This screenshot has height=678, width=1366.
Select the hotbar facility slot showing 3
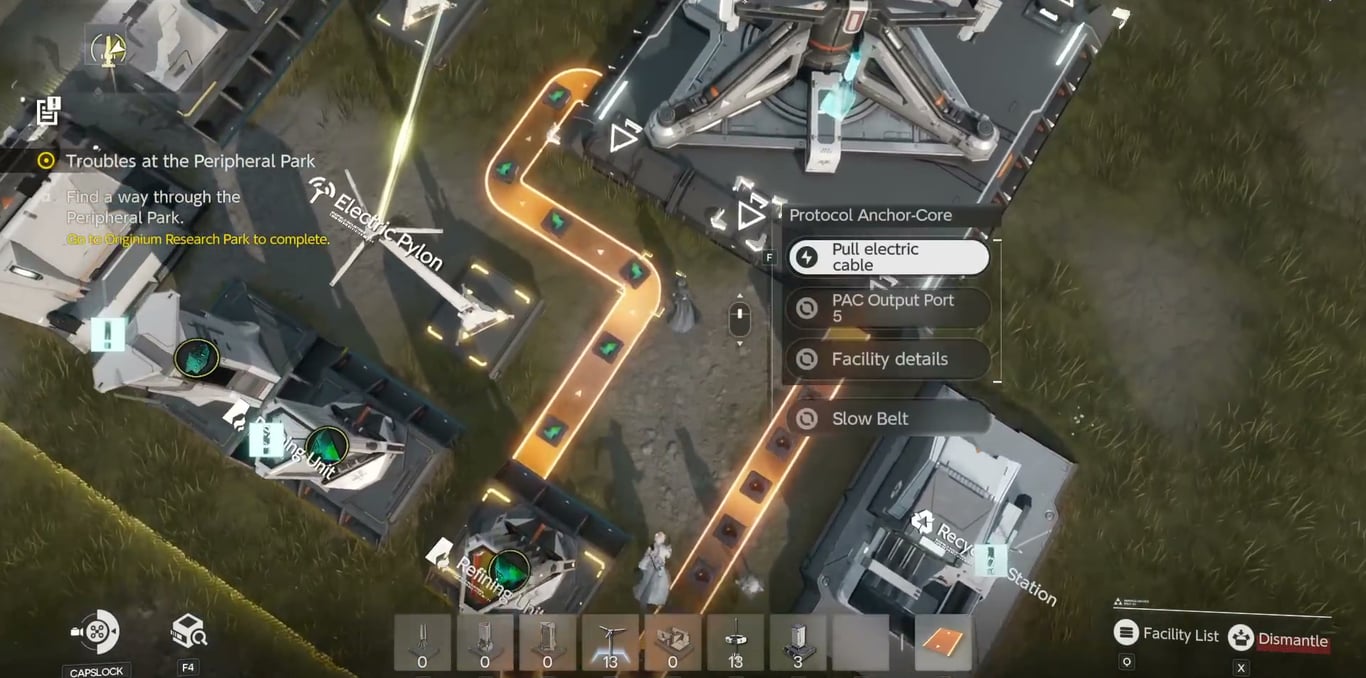coord(798,642)
